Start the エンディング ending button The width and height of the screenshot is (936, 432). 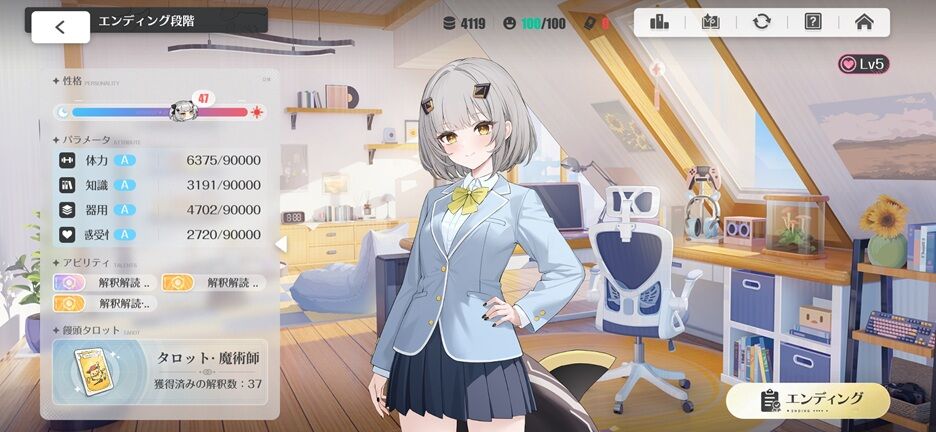click(808, 399)
